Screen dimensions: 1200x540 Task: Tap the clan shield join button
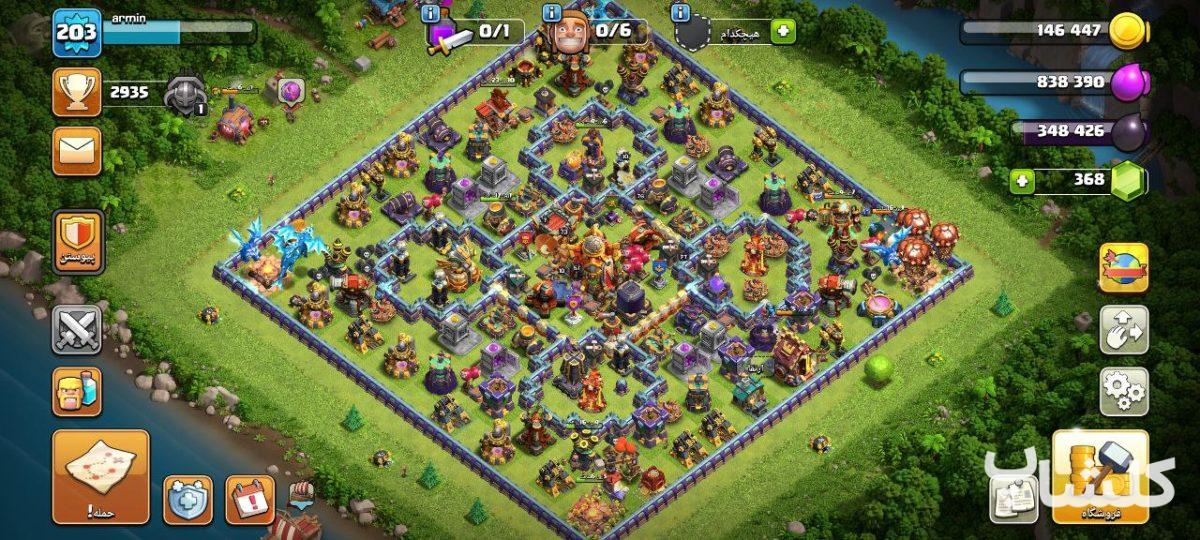click(x=77, y=242)
